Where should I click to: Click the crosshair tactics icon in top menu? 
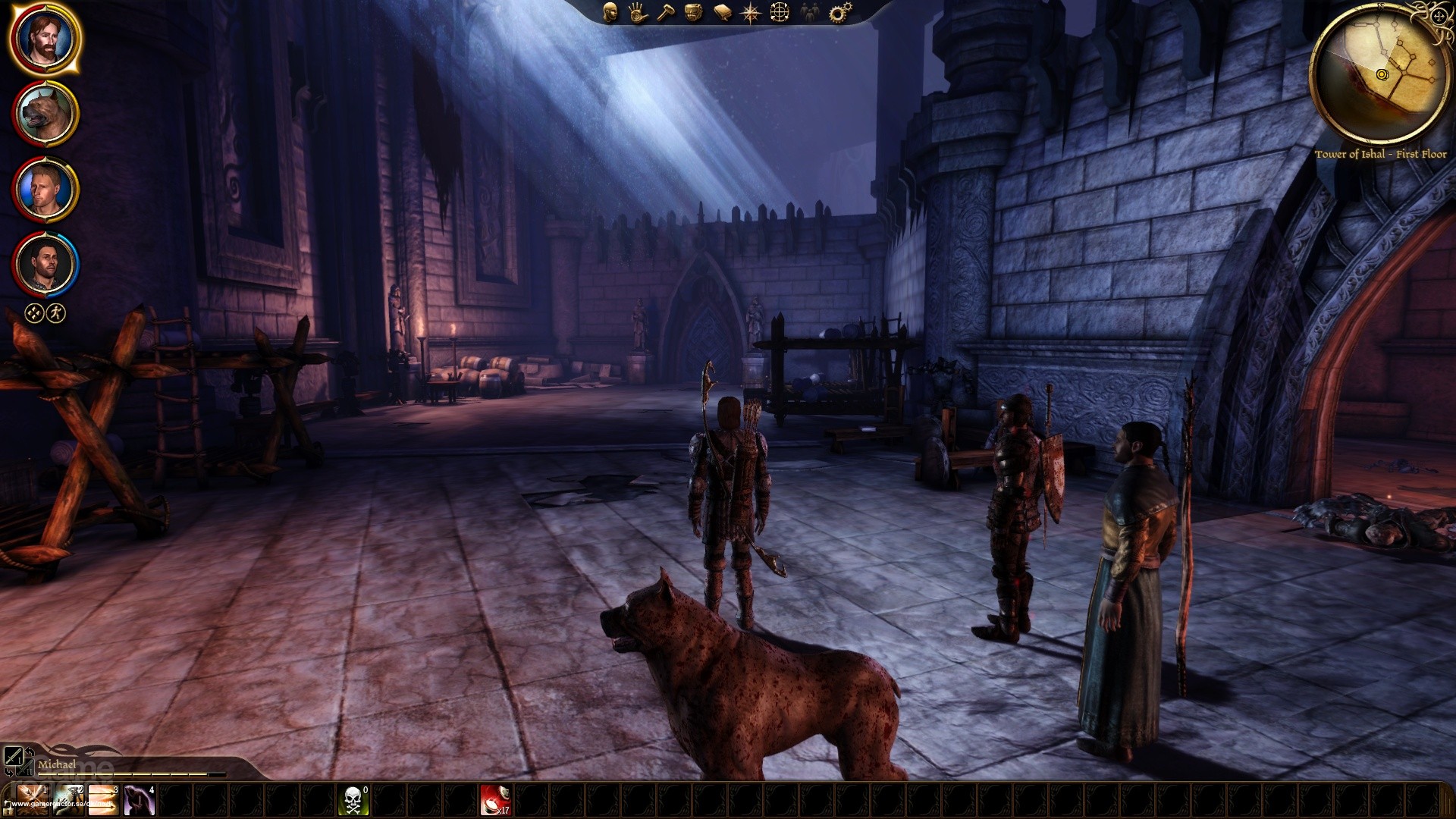(x=780, y=12)
